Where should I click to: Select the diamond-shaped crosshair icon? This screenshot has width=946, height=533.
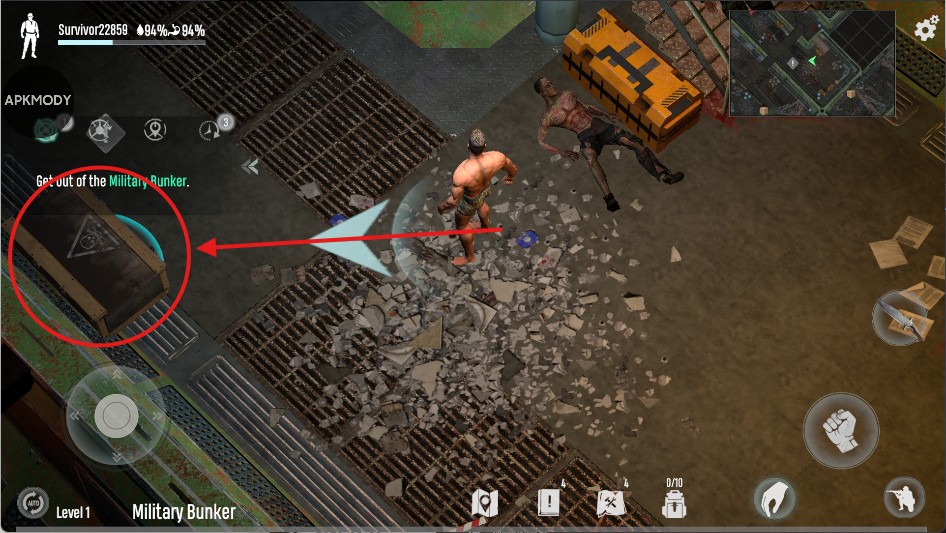click(99, 129)
